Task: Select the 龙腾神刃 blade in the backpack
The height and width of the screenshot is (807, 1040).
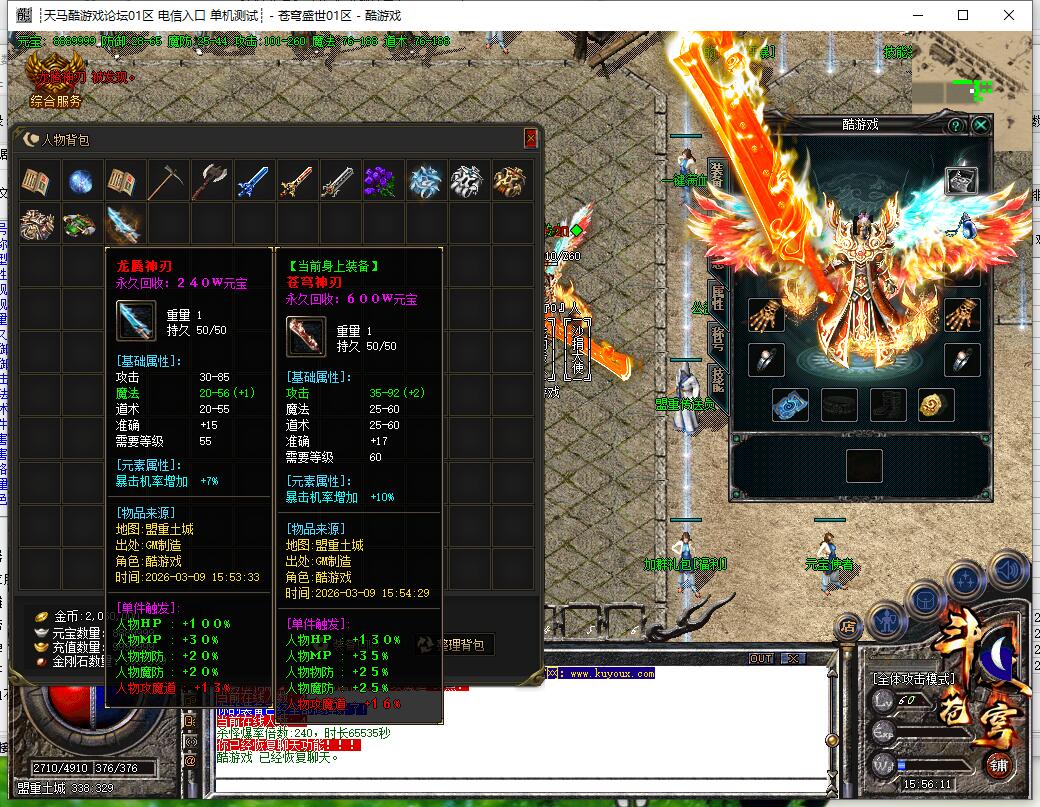Action: [125, 223]
